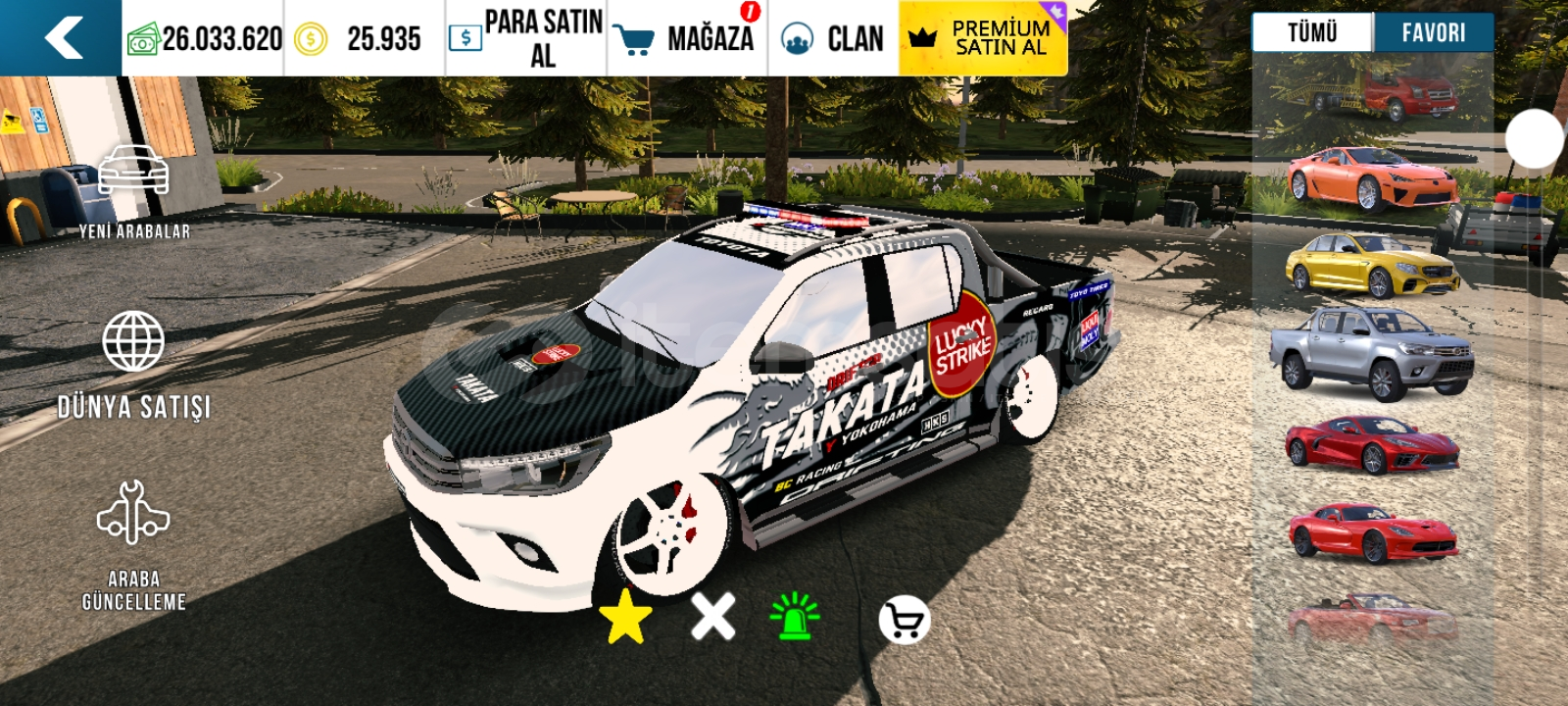This screenshot has height=706, width=1568.
Task: Select the red Viper thumbnail
Action: tap(1371, 530)
